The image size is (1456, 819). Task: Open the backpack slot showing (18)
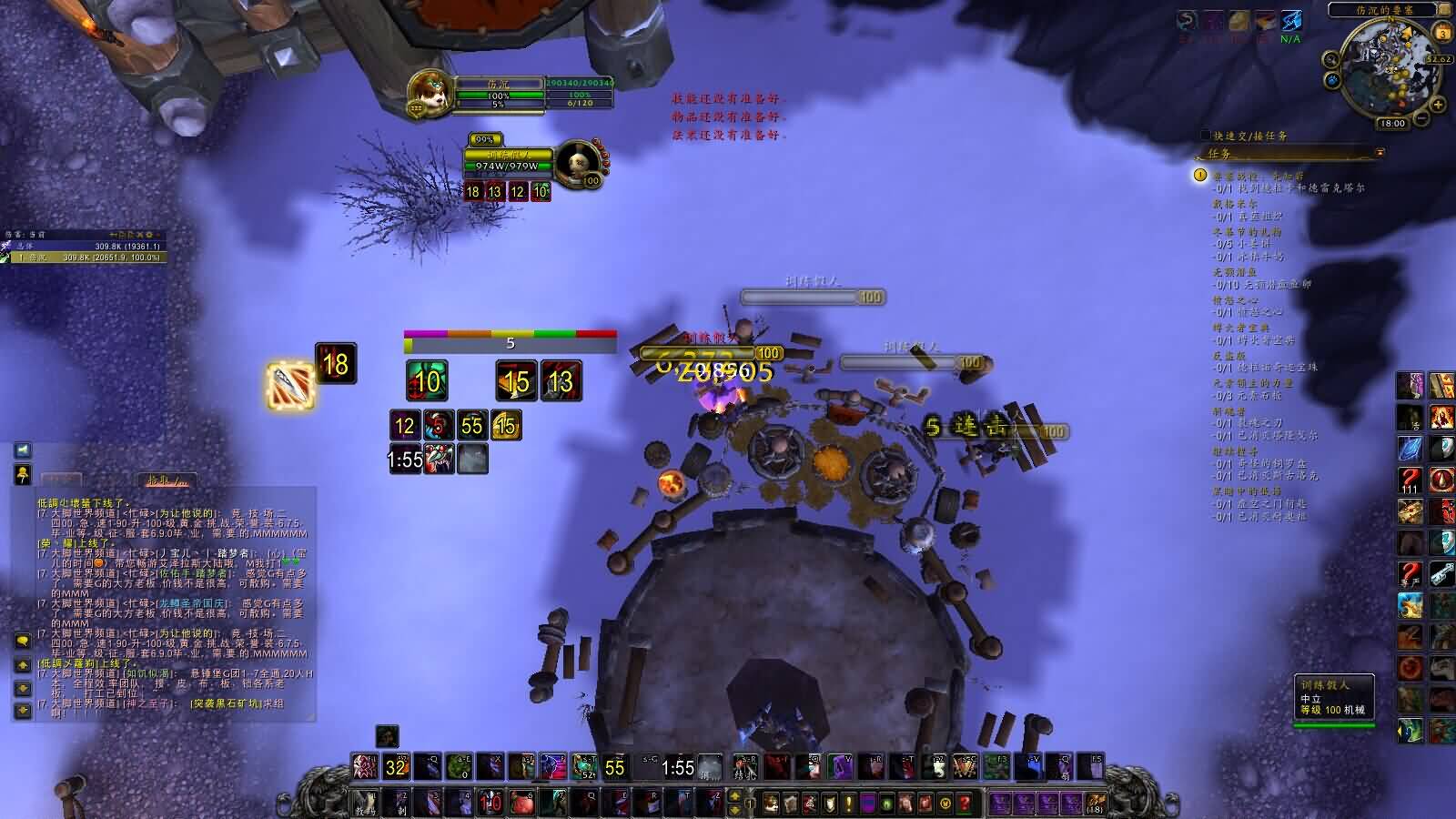pos(1095,803)
